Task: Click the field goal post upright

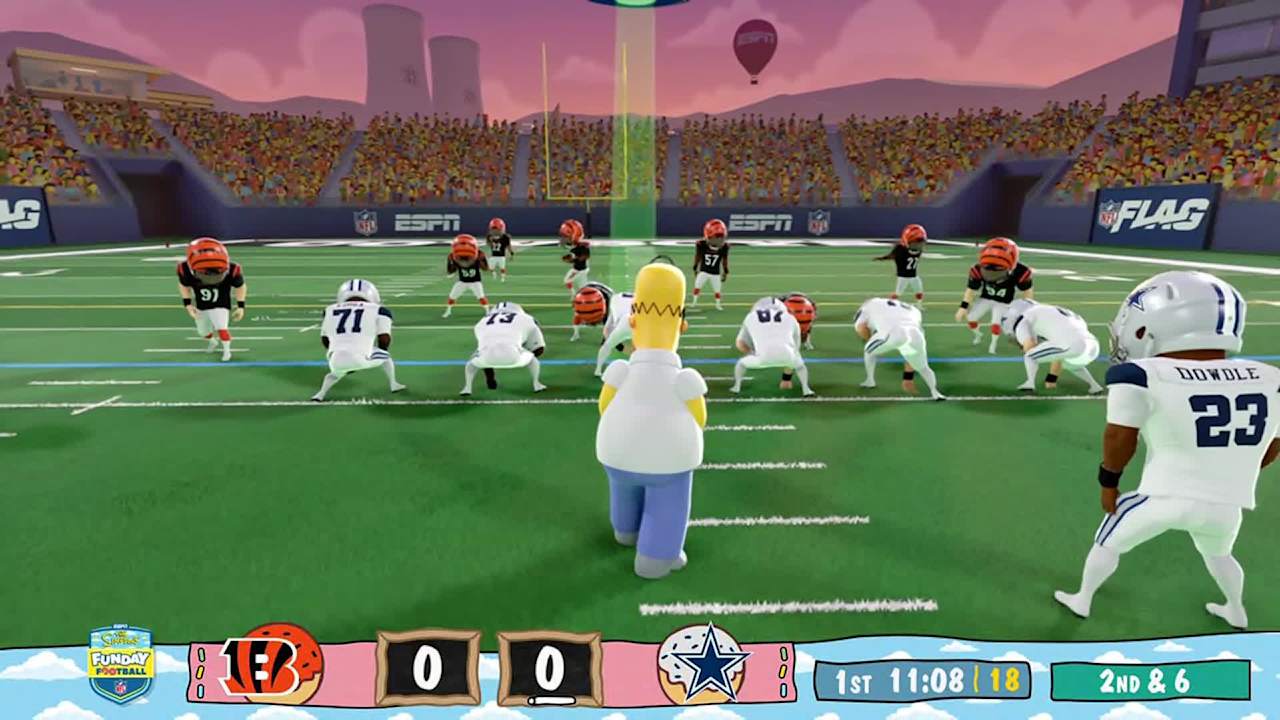Action: [545, 120]
